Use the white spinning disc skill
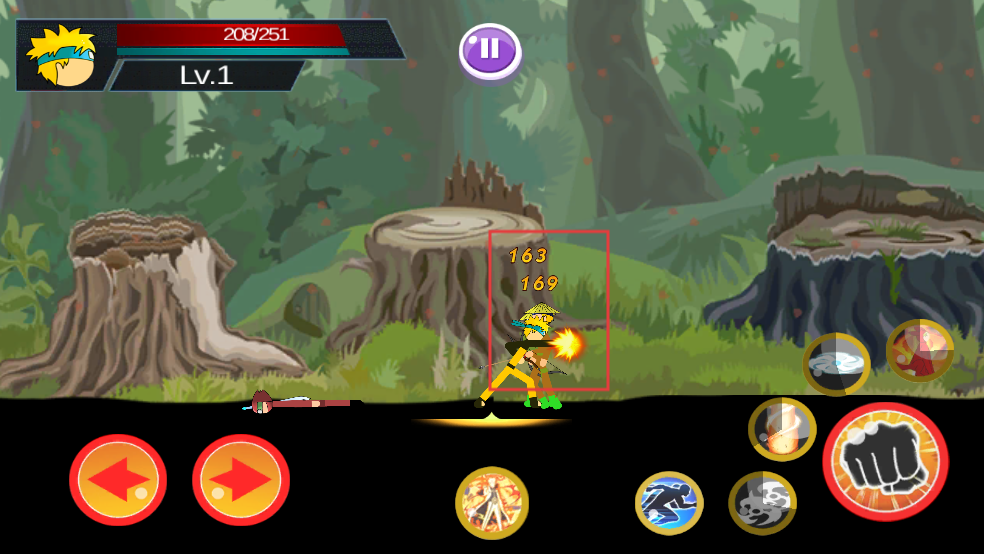The image size is (984, 554). (x=836, y=364)
